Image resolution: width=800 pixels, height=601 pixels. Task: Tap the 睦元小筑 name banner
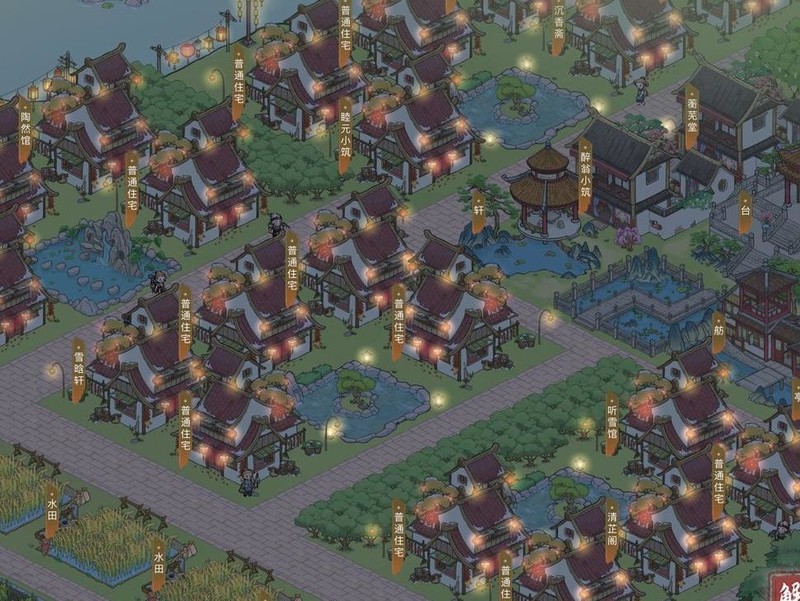[345, 135]
